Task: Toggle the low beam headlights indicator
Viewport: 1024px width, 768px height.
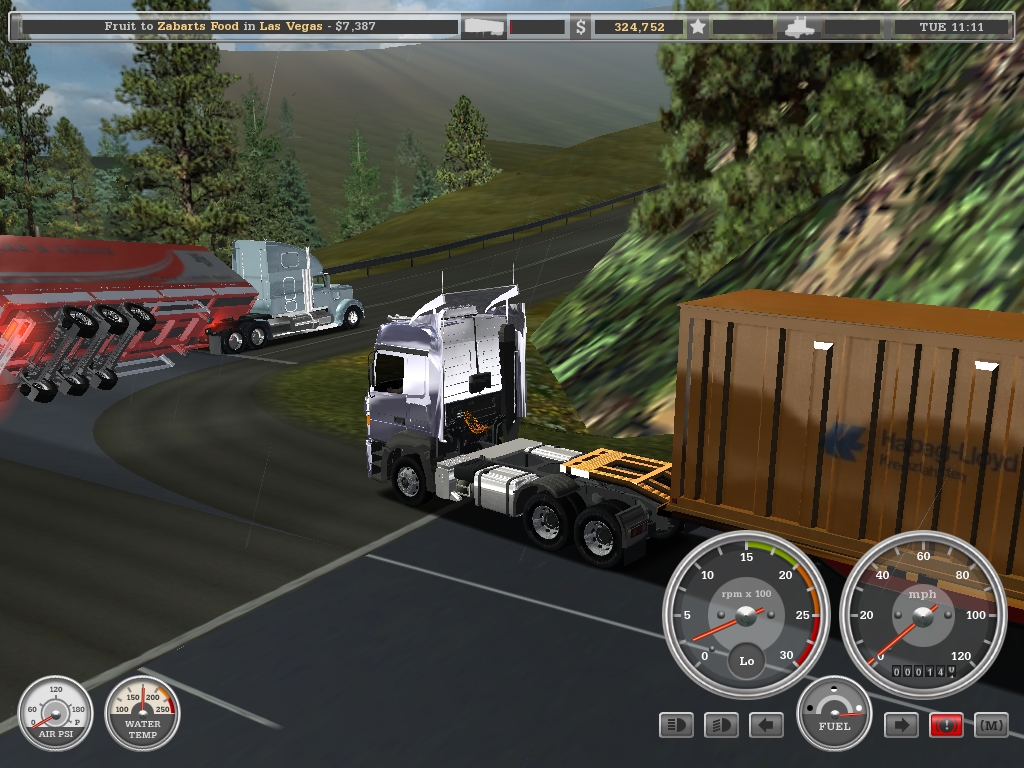Action: (721, 725)
